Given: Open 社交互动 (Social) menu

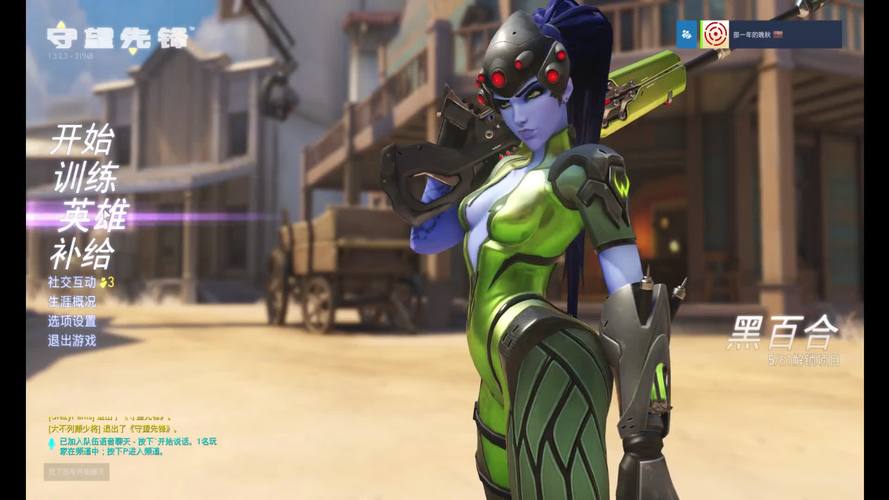Looking at the screenshot, I should tap(72, 283).
